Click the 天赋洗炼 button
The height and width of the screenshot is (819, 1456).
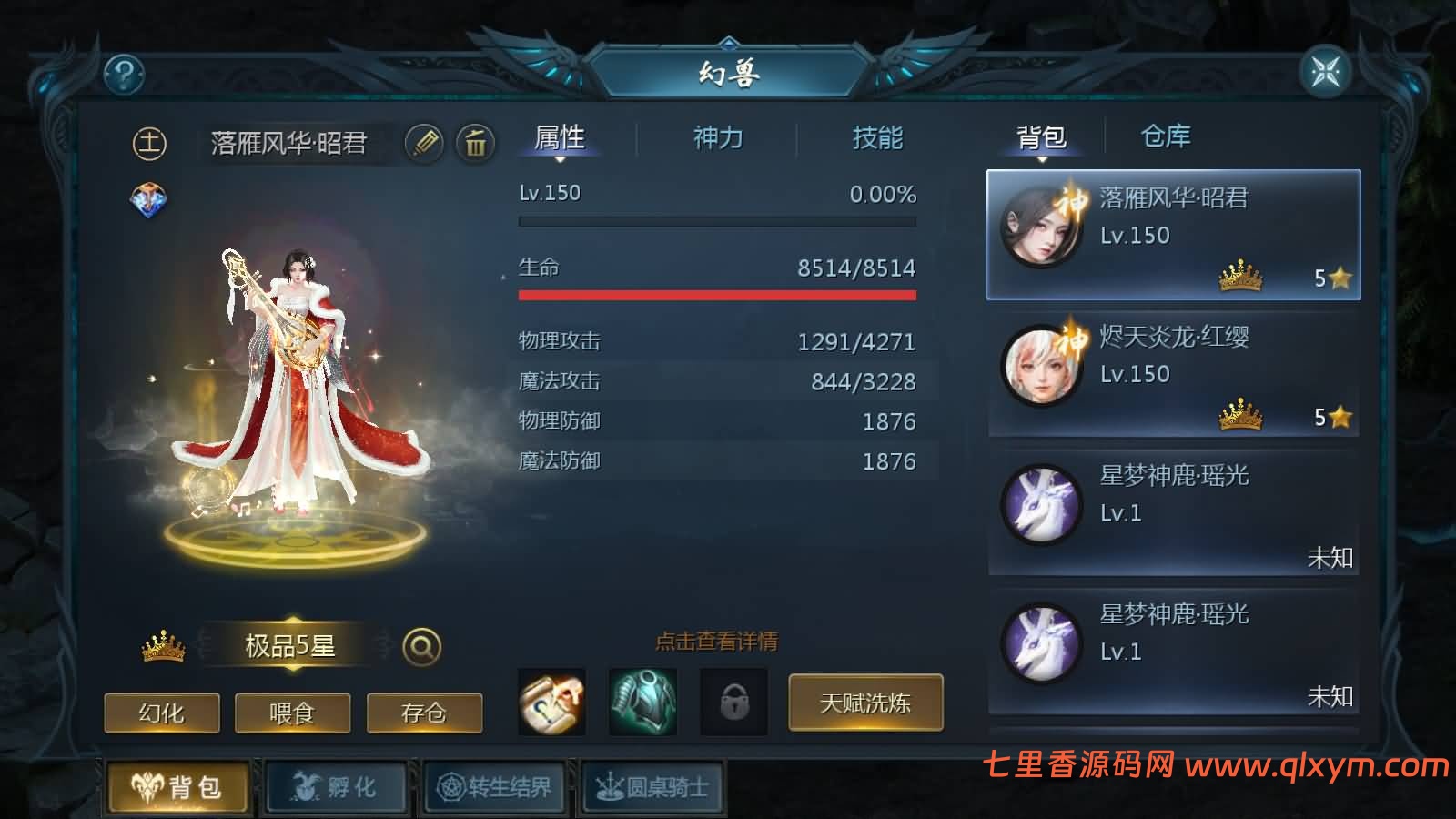pyautogui.click(x=865, y=703)
